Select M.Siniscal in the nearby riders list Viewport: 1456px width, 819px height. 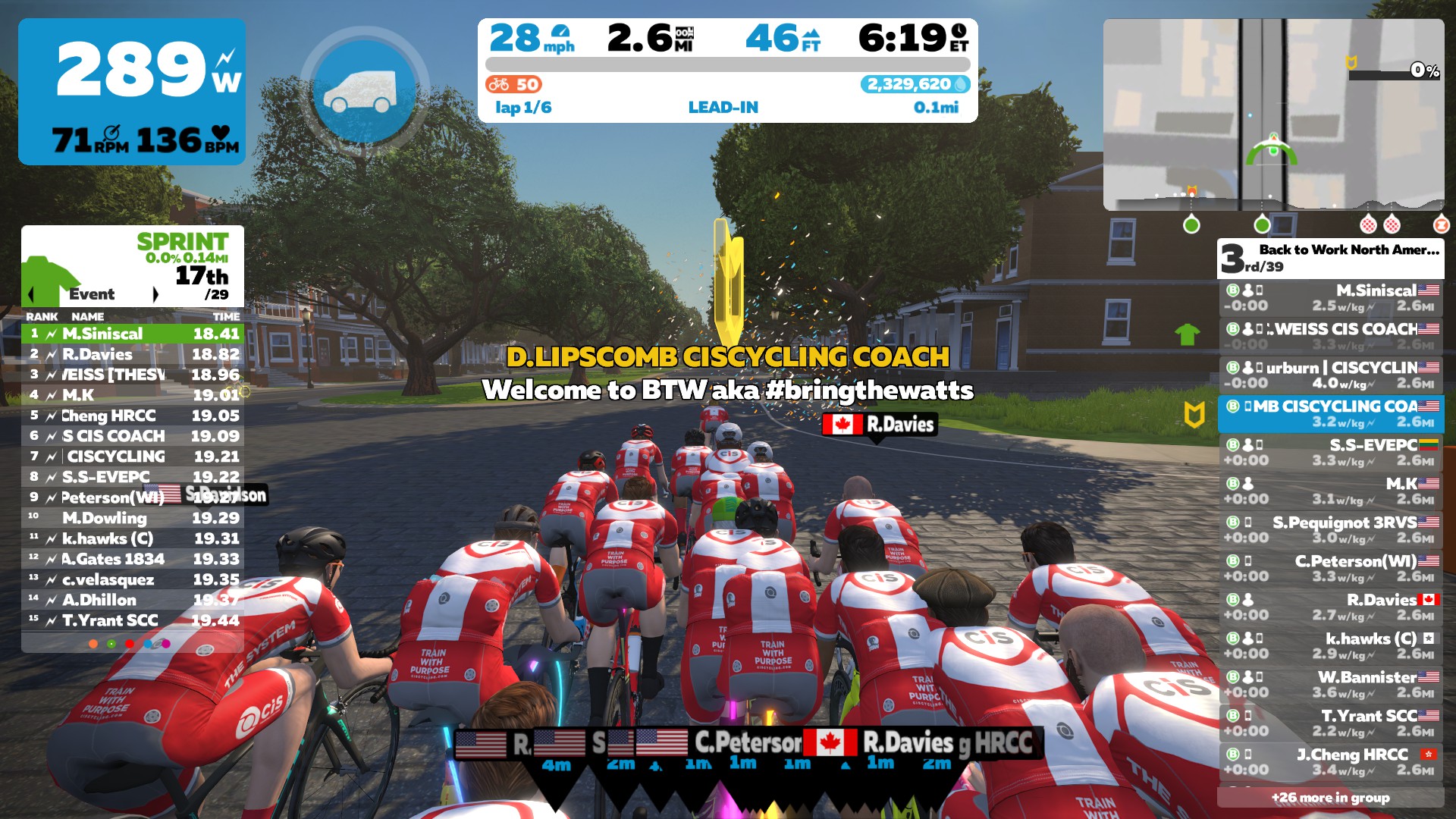(x=1331, y=297)
